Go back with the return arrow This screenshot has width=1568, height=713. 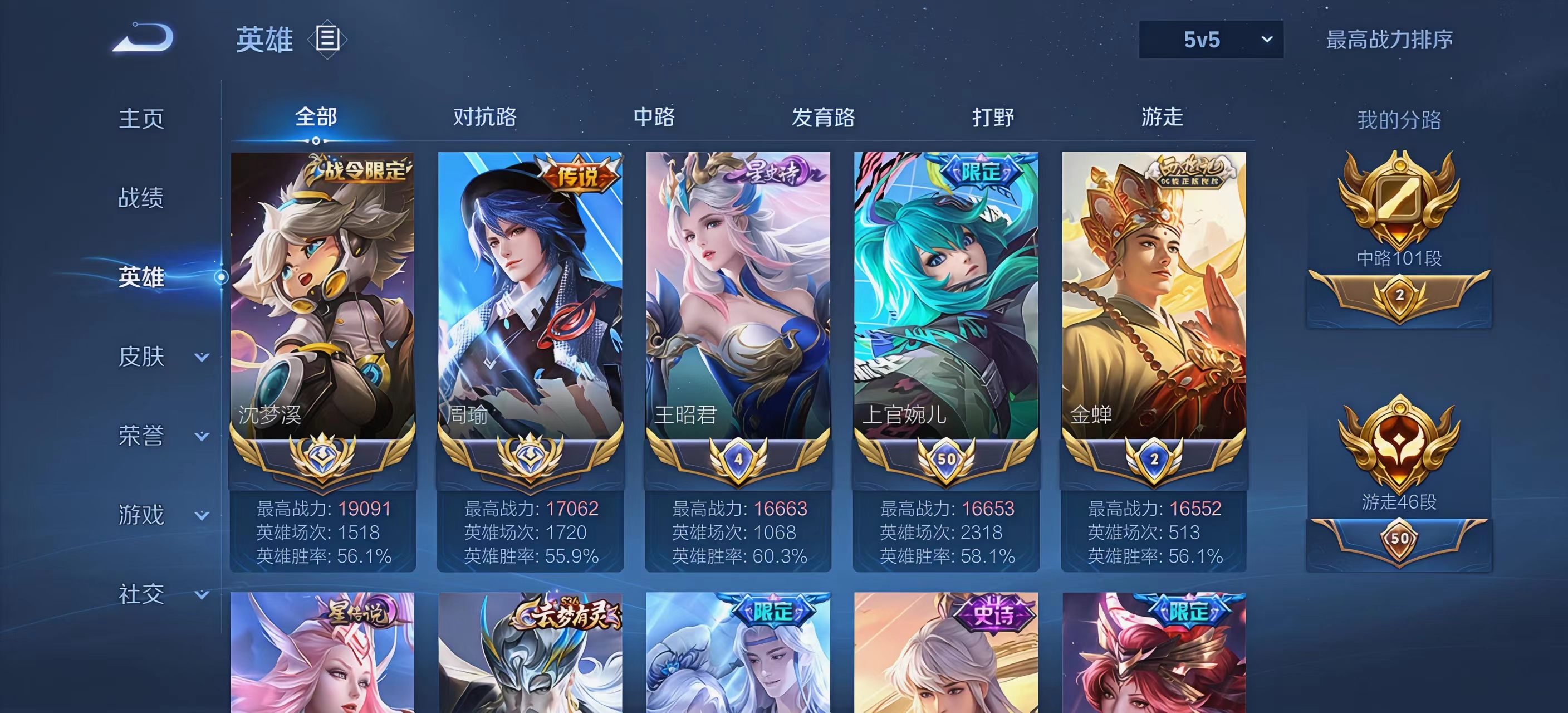144,38
